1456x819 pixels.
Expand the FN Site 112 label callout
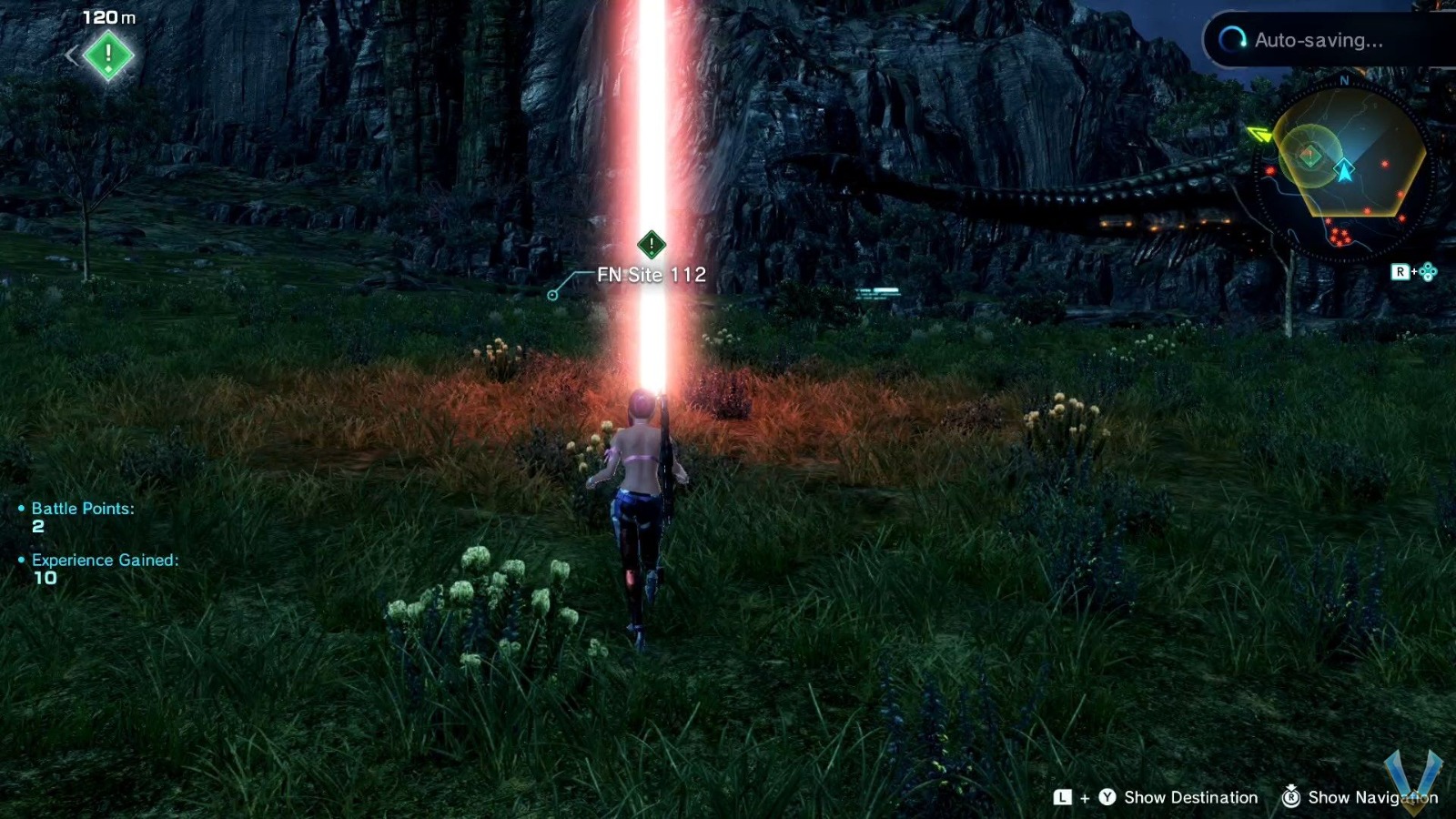coord(650,274)
